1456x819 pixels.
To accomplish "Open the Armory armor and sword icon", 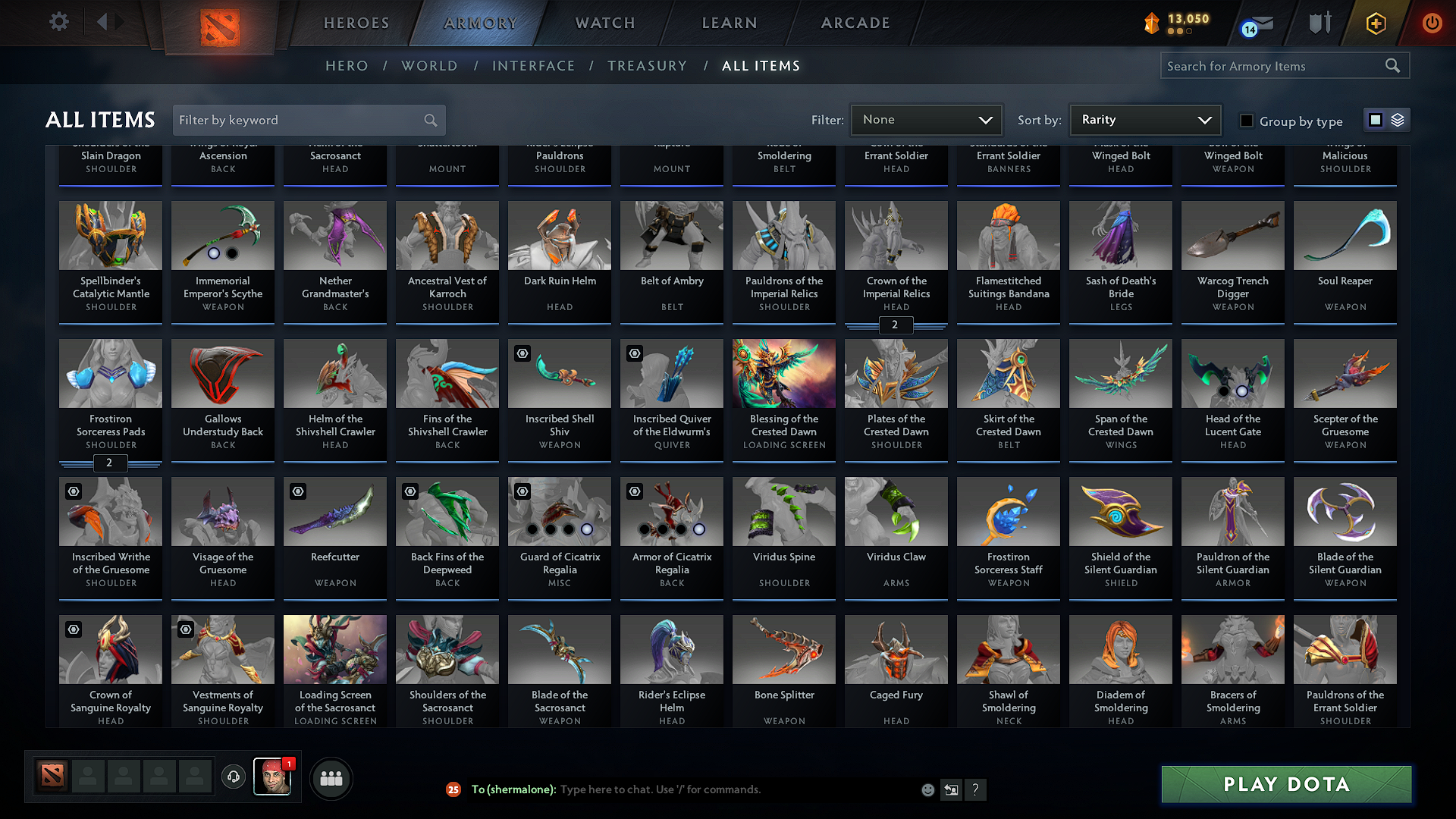I will click(x=1319, y=23).
